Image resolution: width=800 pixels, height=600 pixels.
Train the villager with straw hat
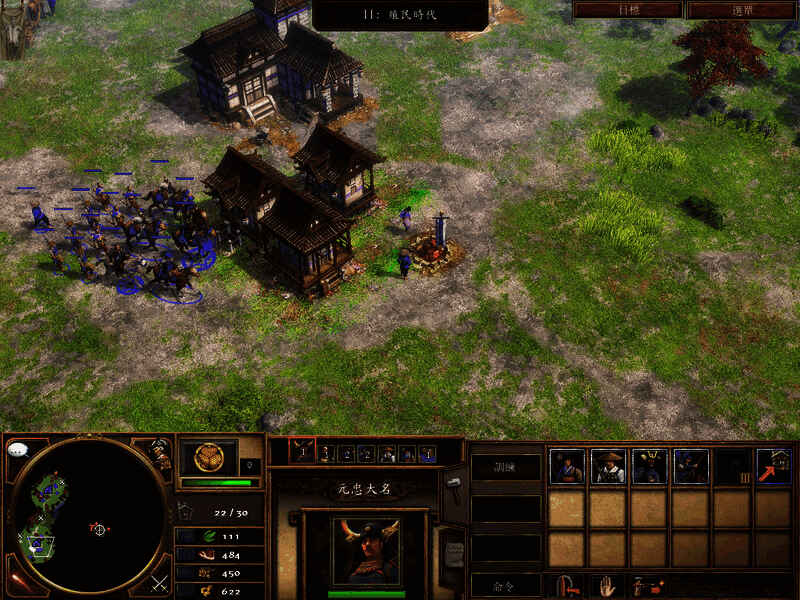(608, 466)
